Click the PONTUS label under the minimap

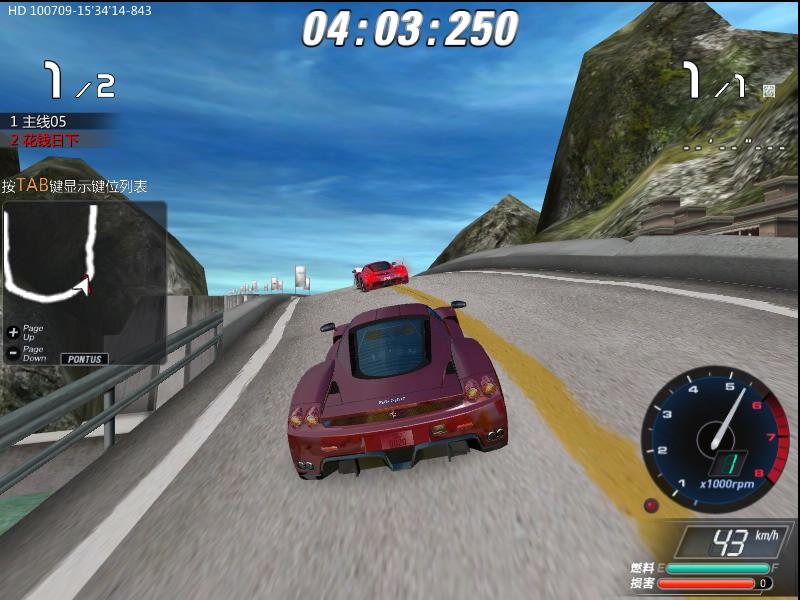[x=84, y=358]
